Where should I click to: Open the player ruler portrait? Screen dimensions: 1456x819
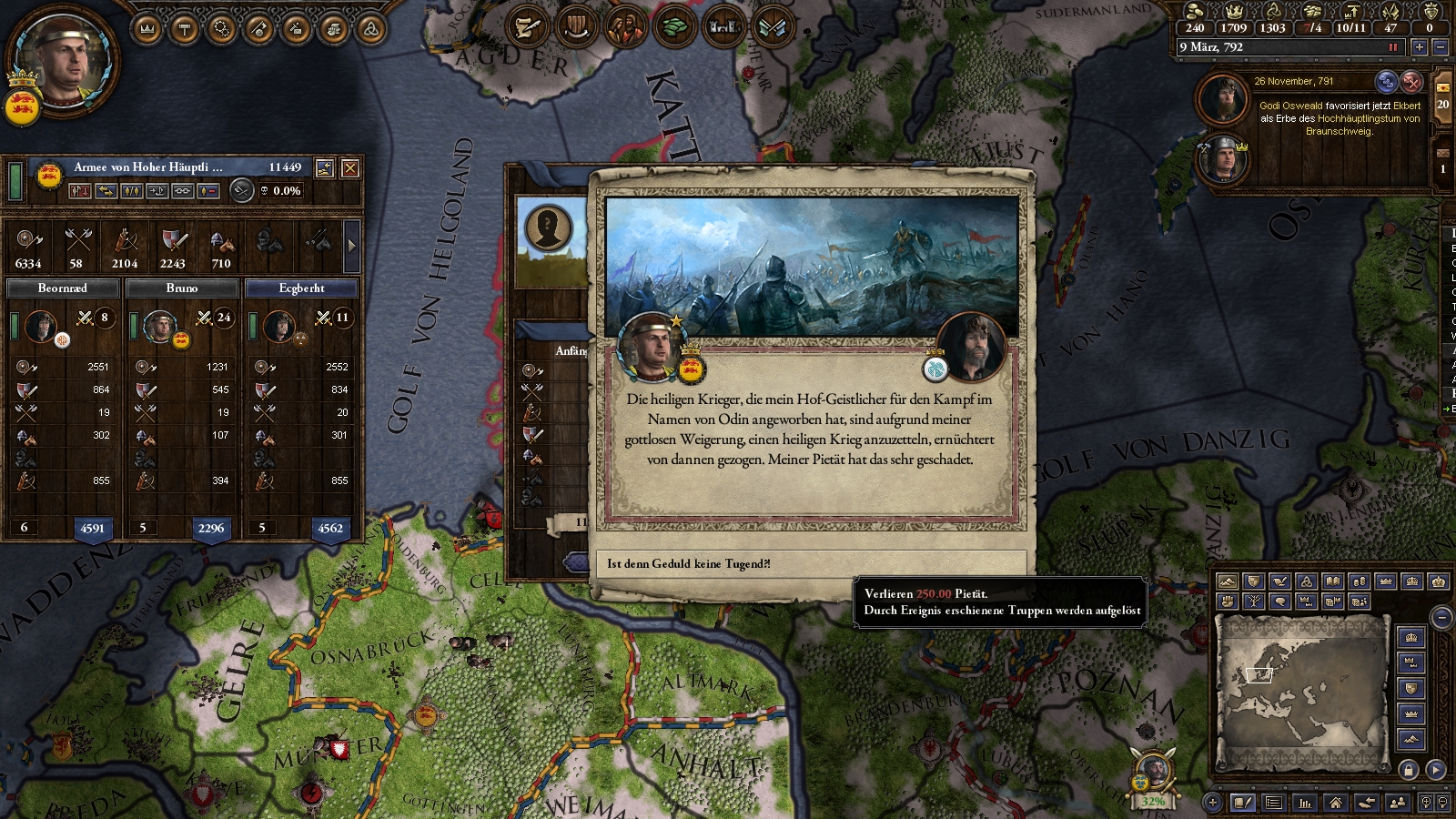click(x=64, y=62)
